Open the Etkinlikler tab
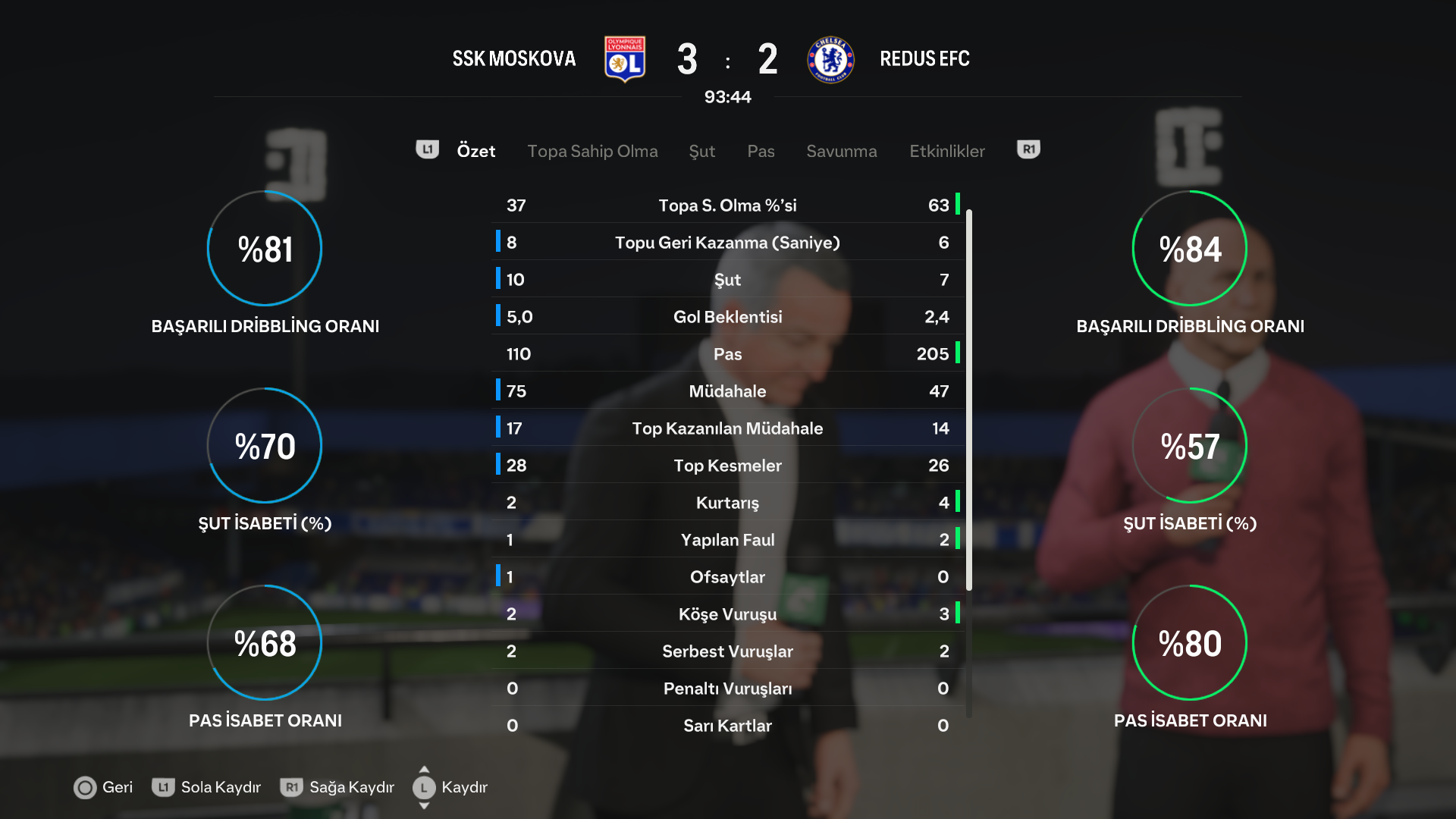The height and width of the screenshot is (819, 1456). [x=946, y=151]
